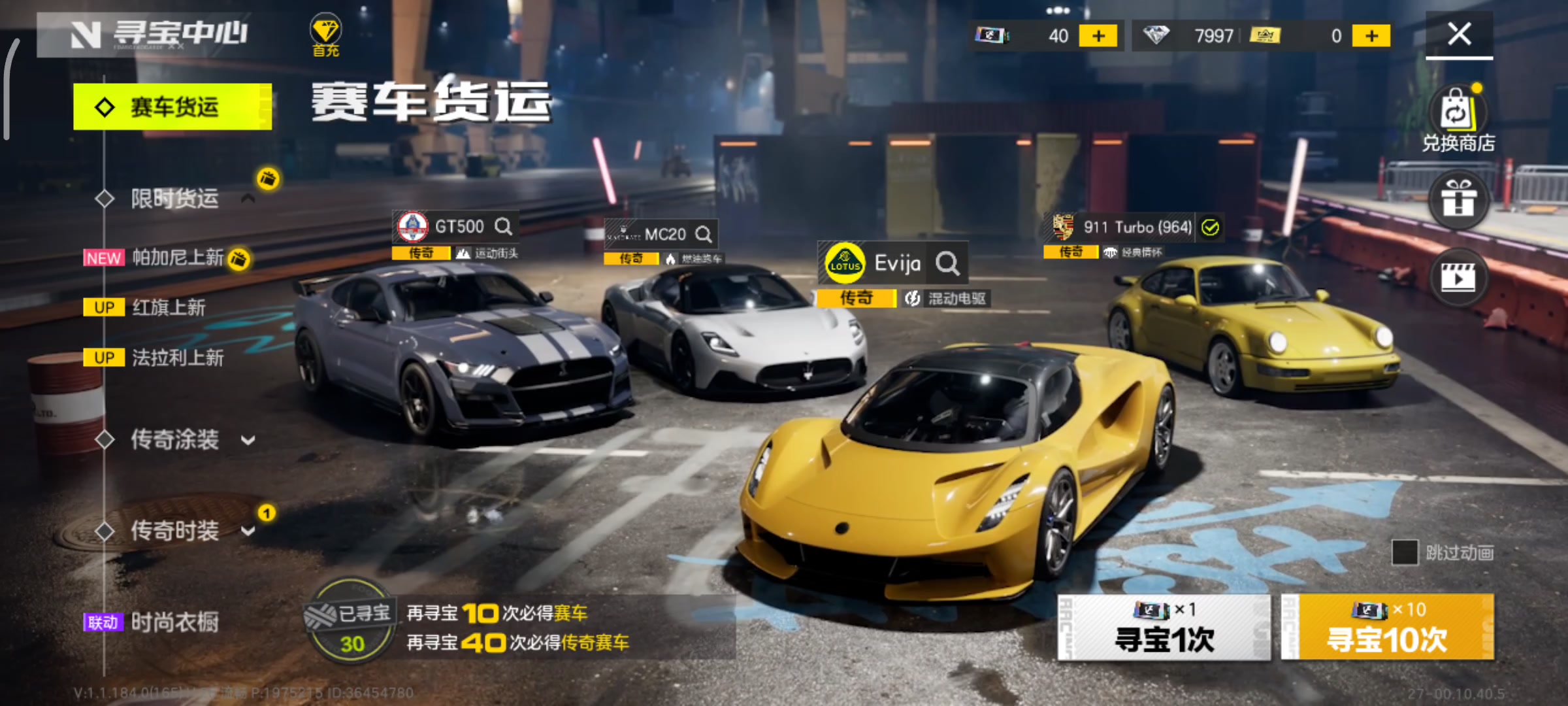Switch to 法拉利上新 banner

click(177, 358)
